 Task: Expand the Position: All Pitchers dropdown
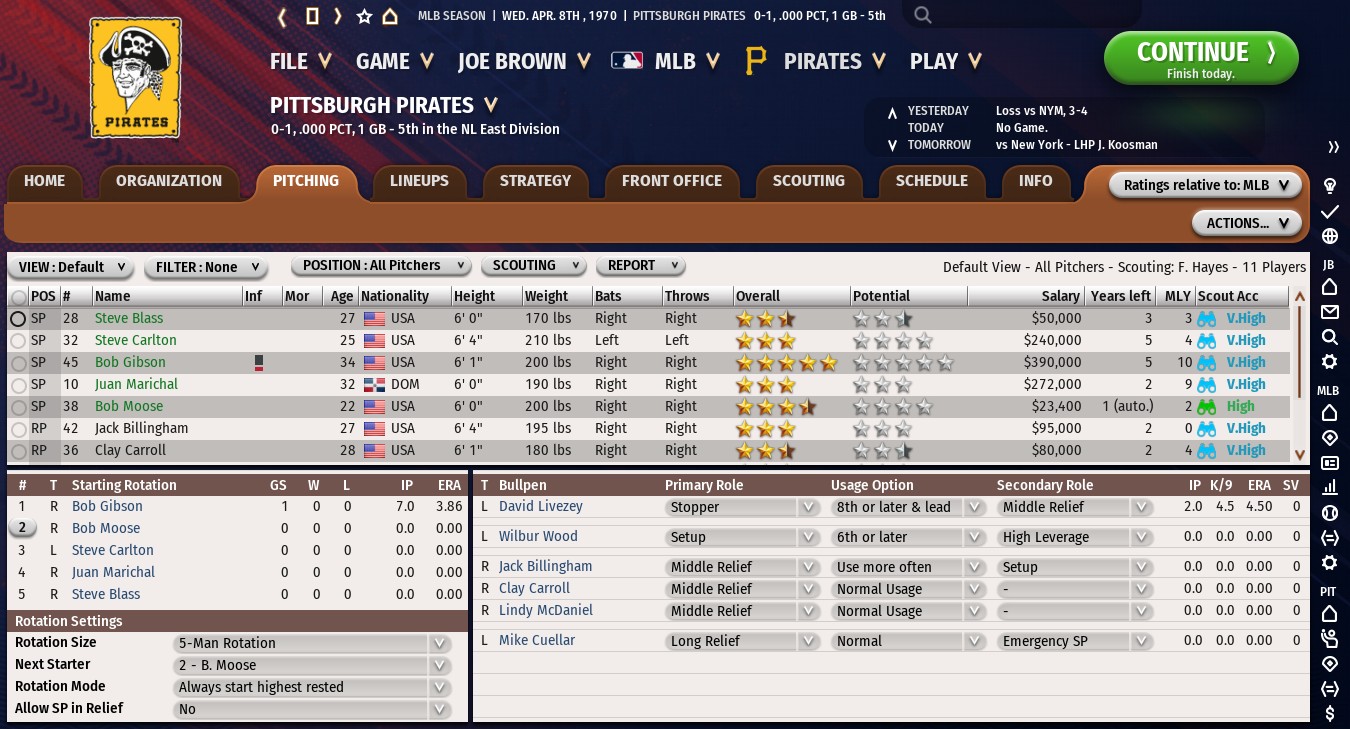coord(381,266)
